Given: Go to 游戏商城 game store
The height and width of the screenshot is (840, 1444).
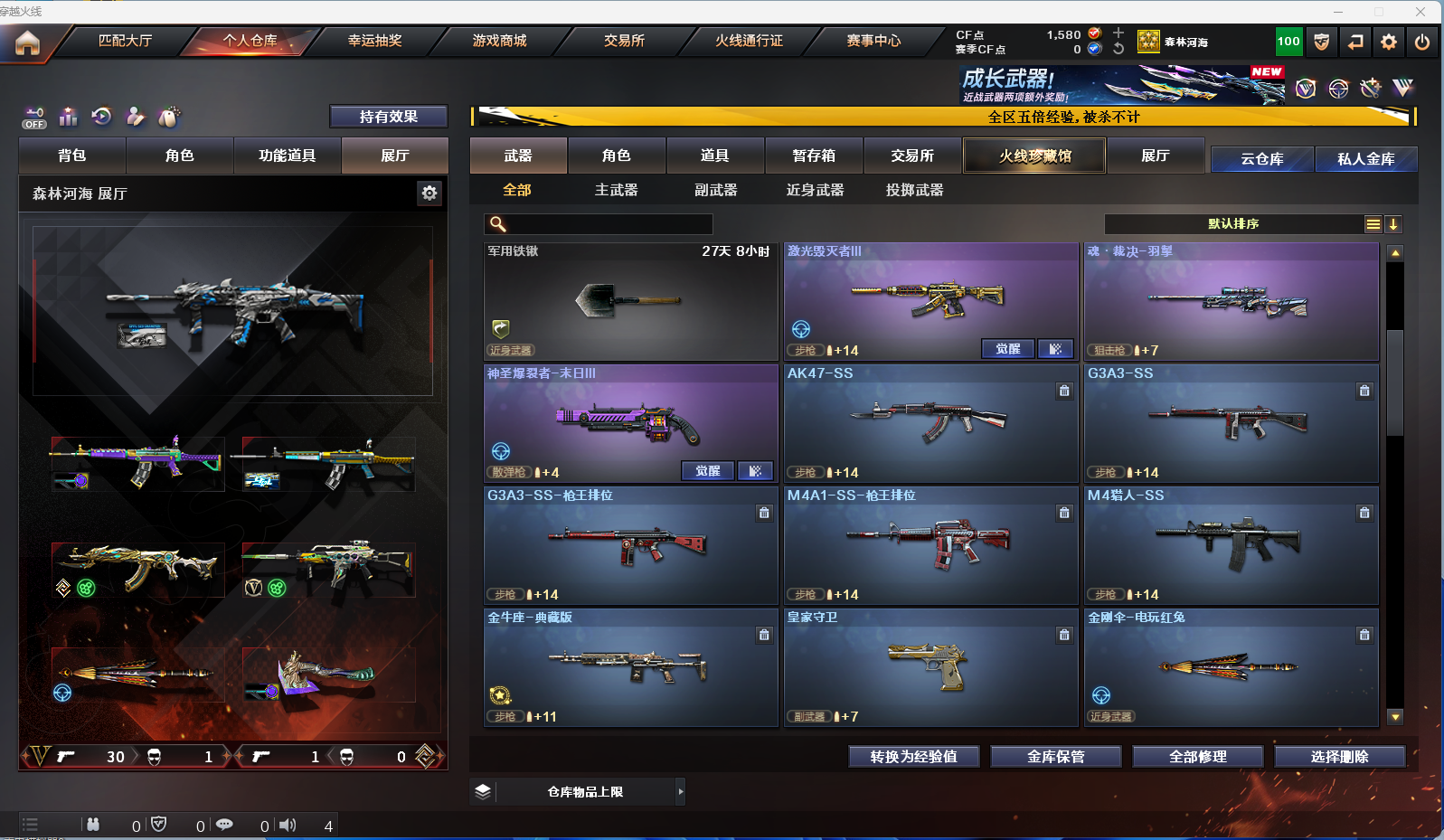Looking at the screenshot, I should (499, 41).
